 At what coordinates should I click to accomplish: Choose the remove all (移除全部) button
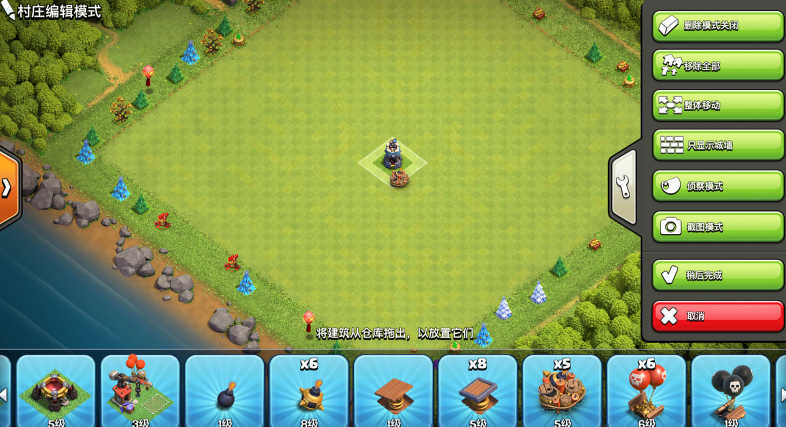coord(717,65)
